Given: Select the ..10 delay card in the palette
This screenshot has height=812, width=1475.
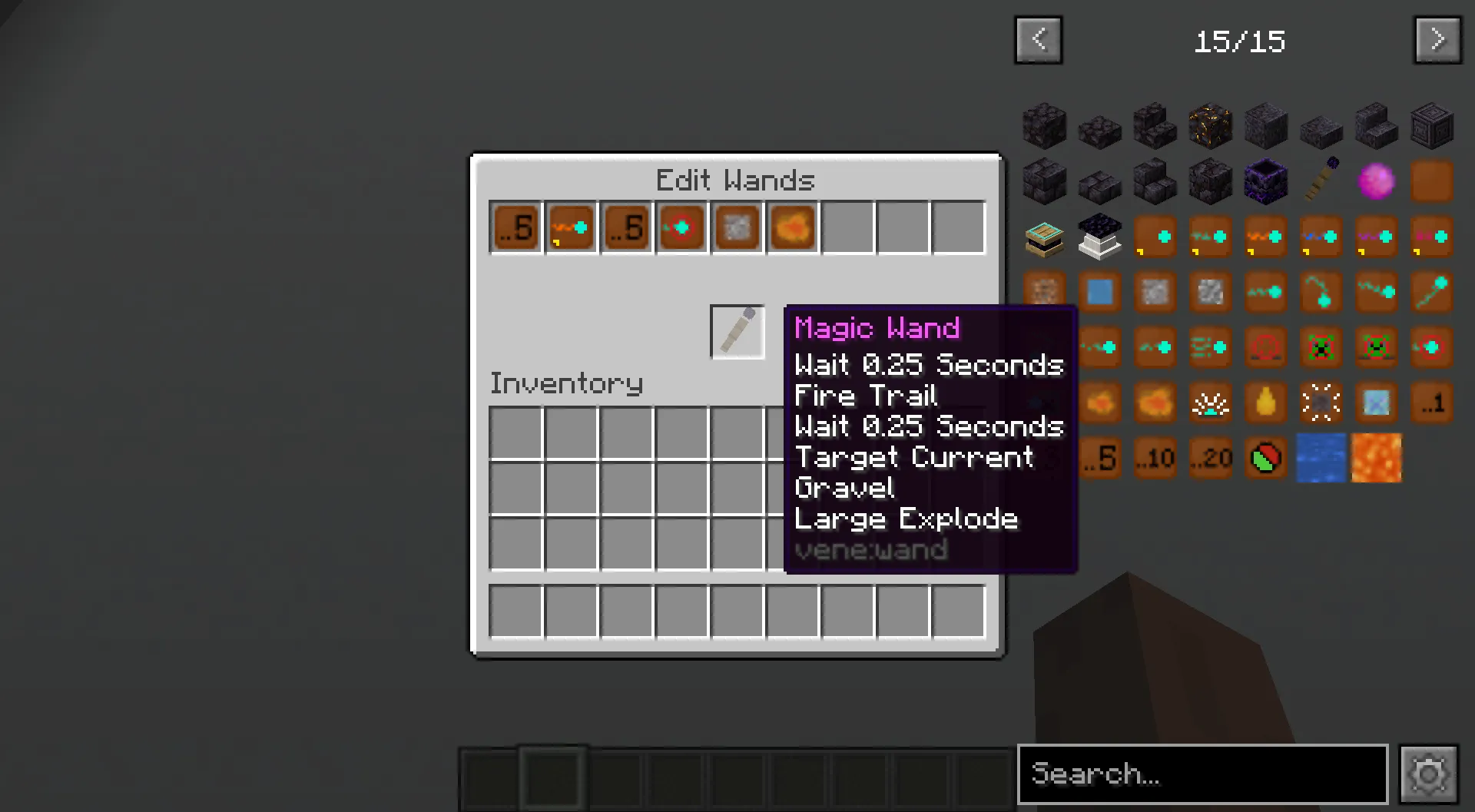Looking at the screenshot, I should (1155, 458).
